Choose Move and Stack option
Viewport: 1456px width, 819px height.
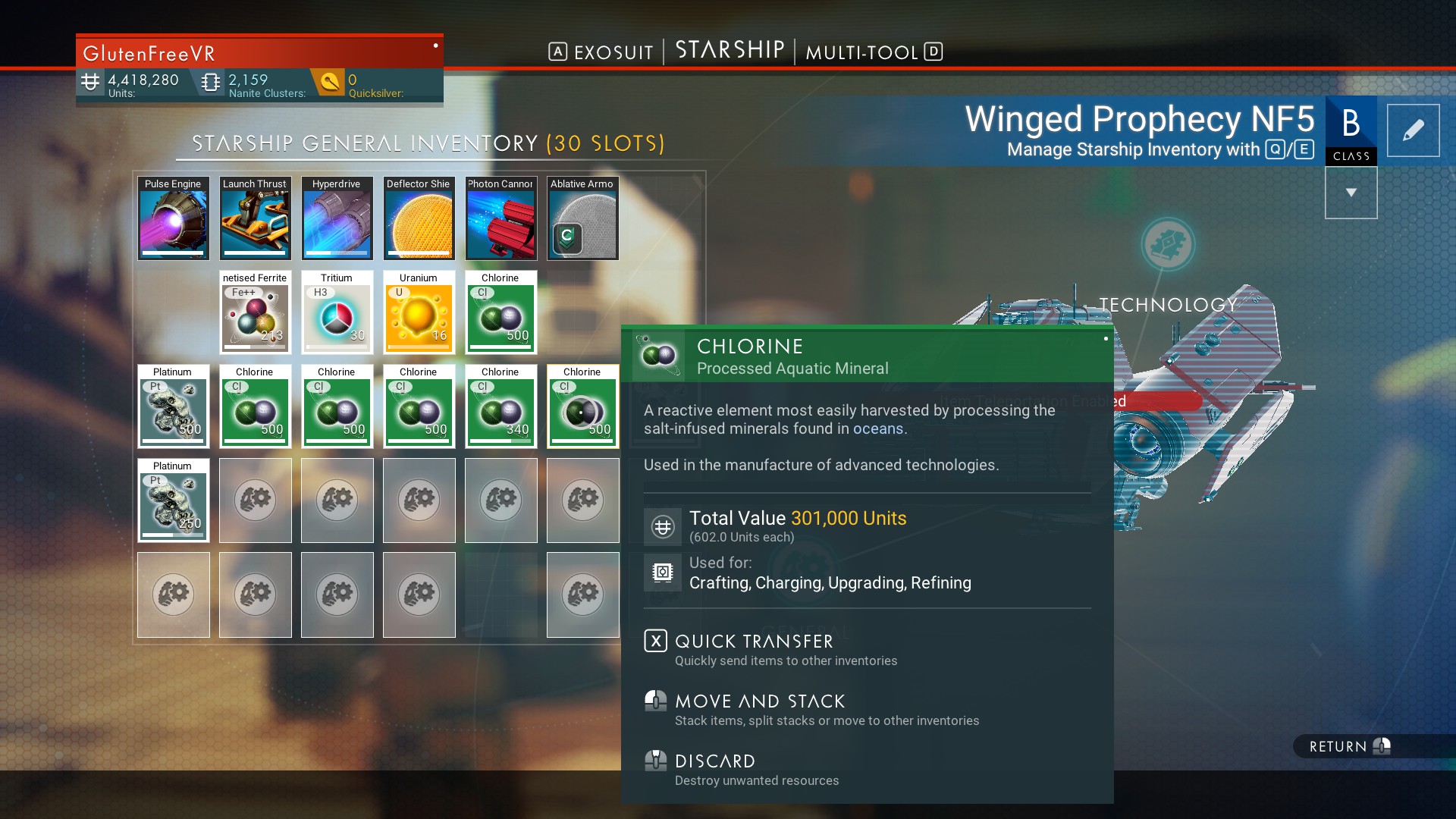(x=759, y=701)
